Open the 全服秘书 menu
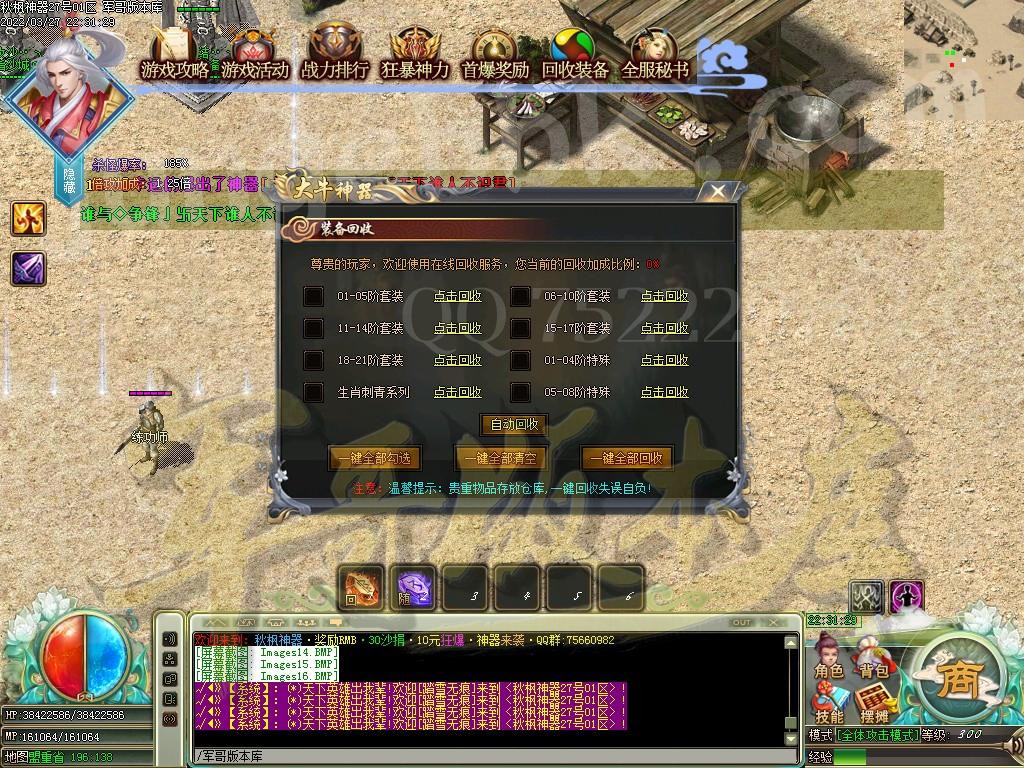Viewport: 1024px width, 768px height. click(x=655, y=54)
